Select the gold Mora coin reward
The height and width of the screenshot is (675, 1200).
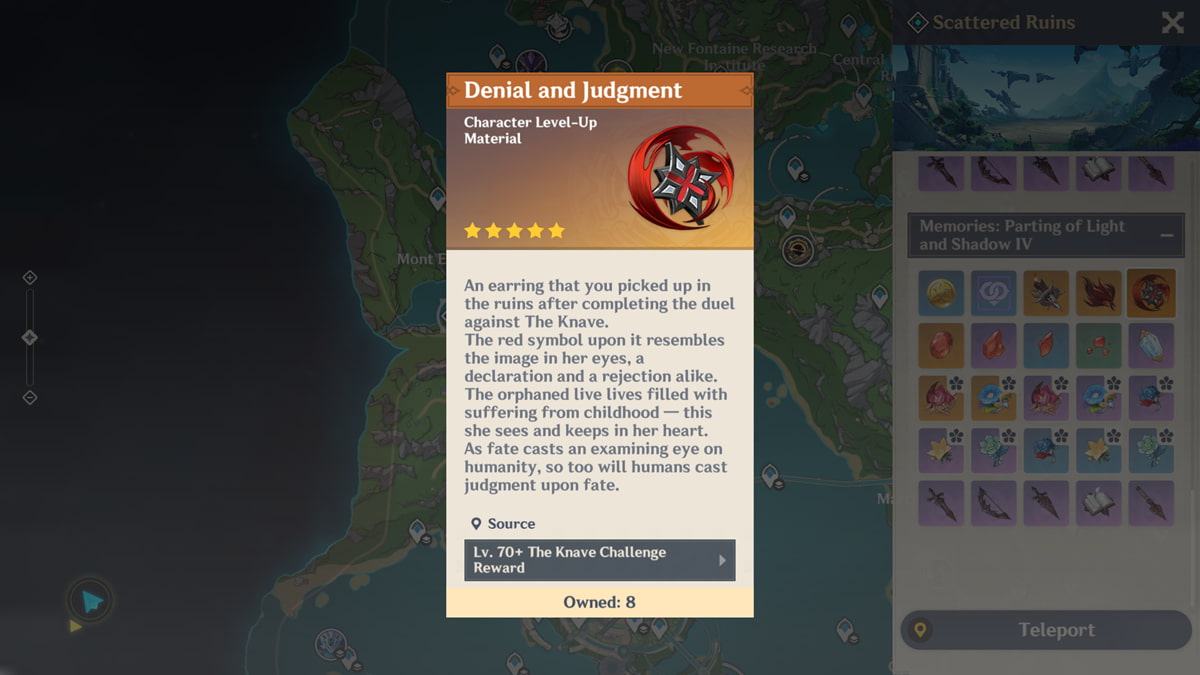pyautogui.click(x=941, y=293)
